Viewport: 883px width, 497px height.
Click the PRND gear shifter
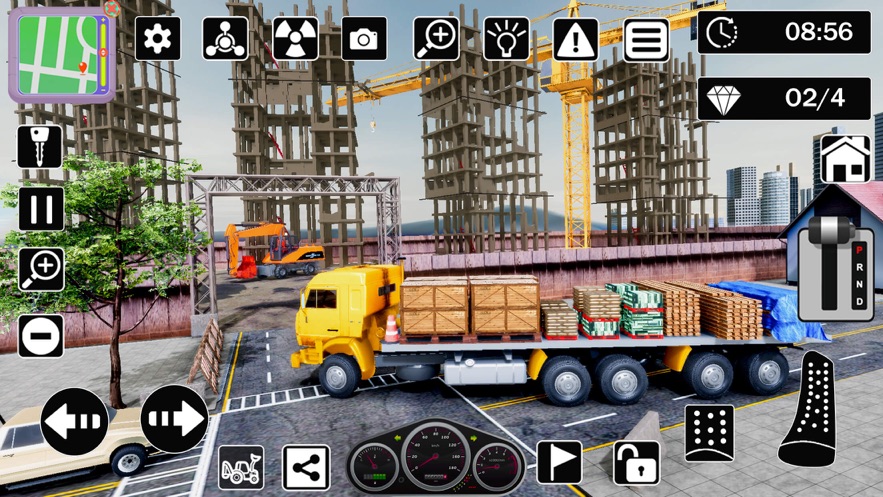[837, 260]
